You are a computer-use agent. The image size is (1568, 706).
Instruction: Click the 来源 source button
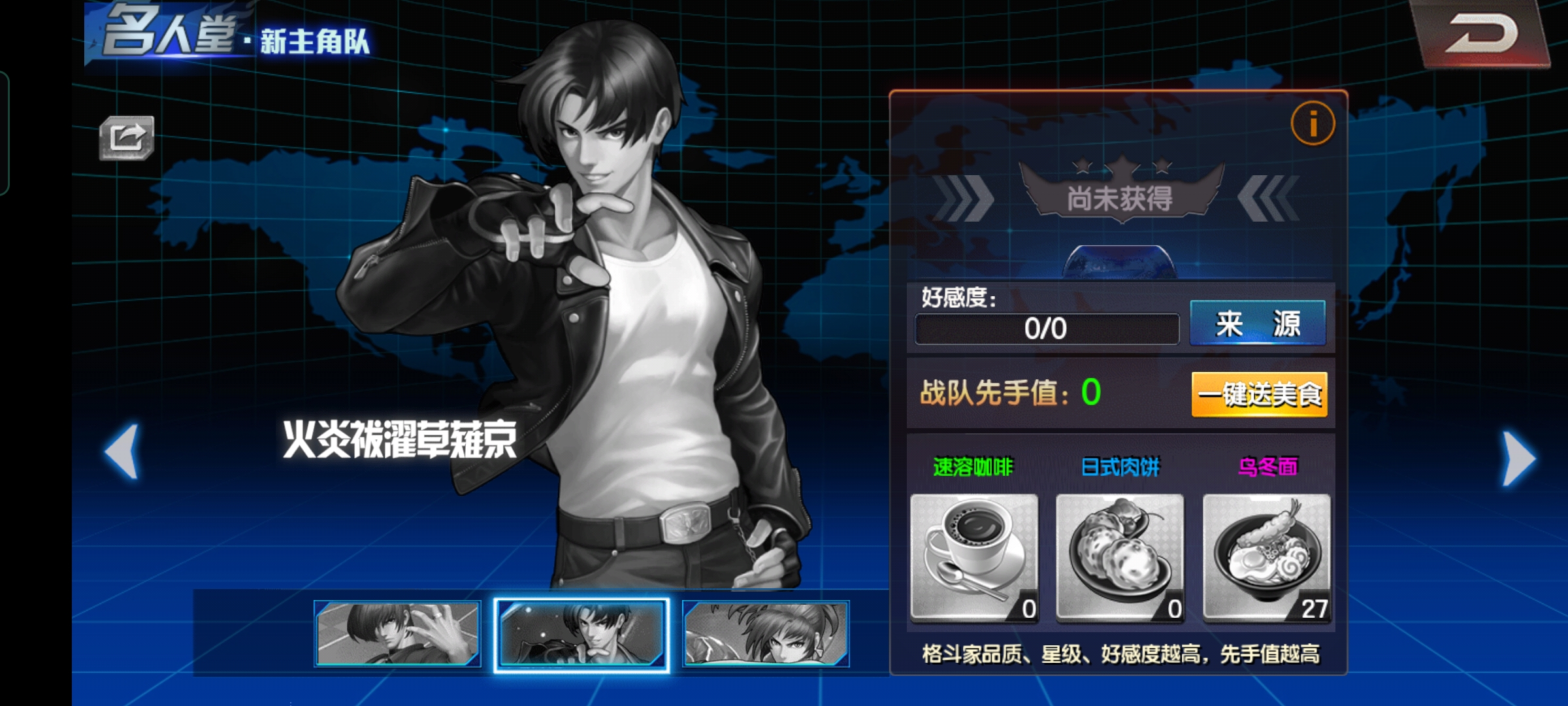pyautogui.click(x=1257, y=324)
